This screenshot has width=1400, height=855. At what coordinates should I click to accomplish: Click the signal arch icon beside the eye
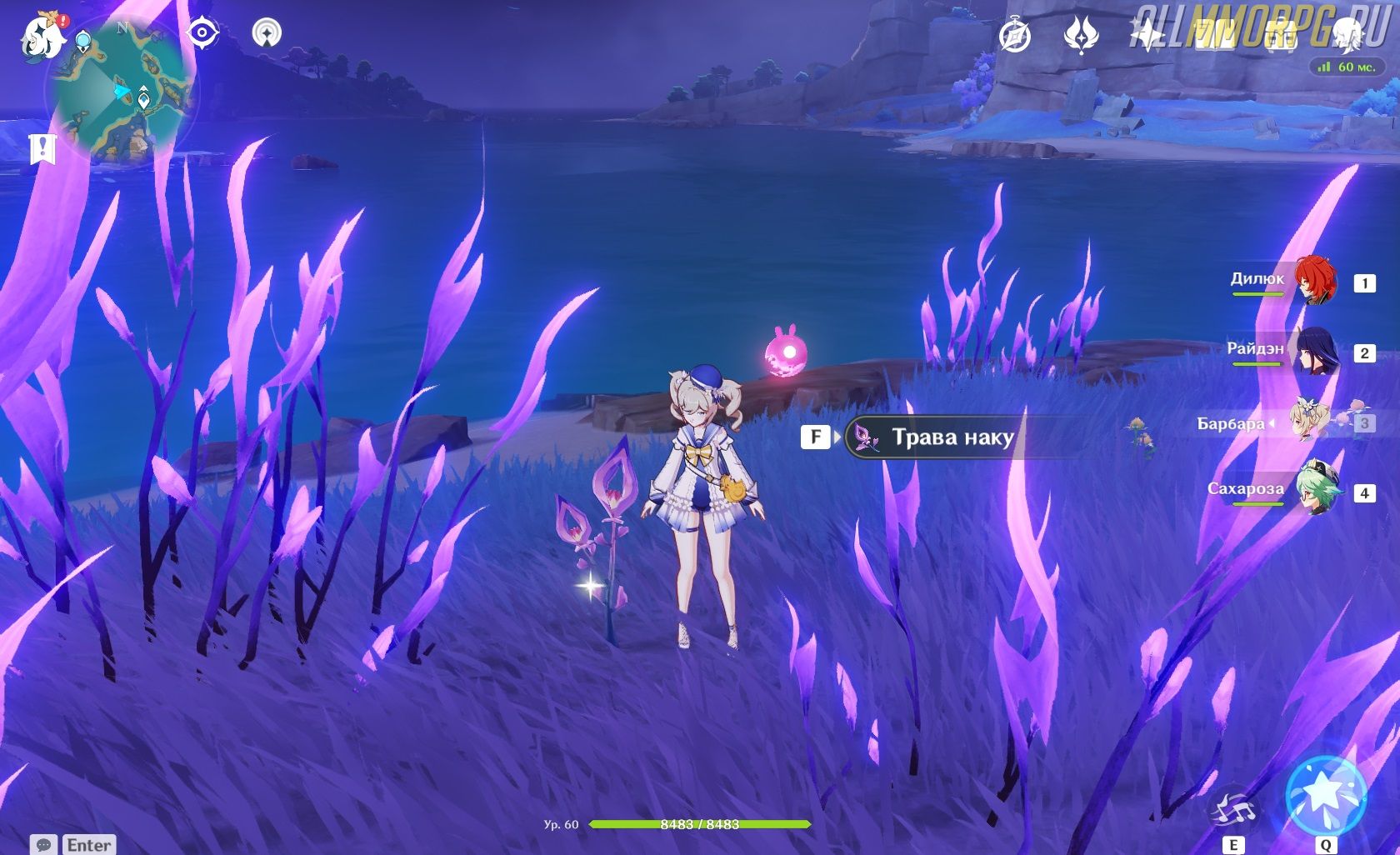click(x=267, y=33)
